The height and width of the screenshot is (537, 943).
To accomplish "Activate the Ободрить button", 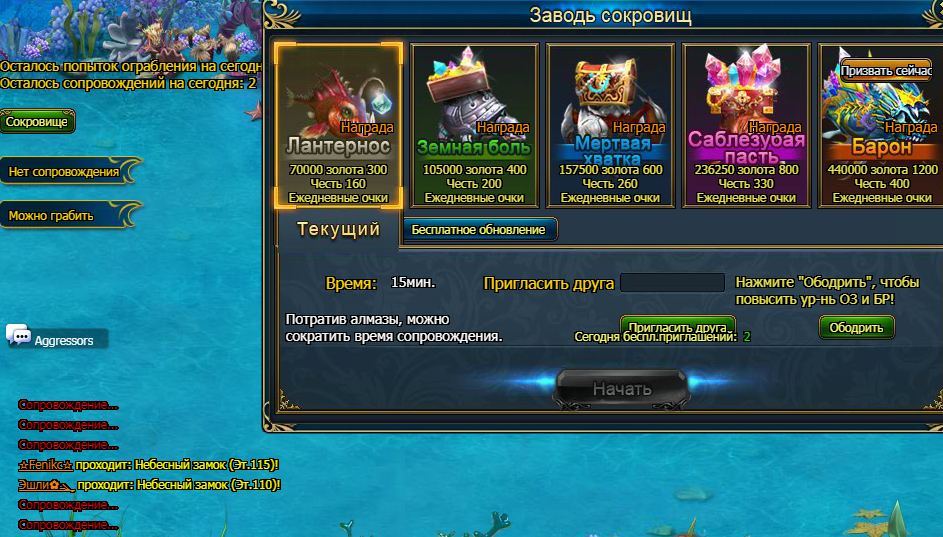I will point(856,328).
